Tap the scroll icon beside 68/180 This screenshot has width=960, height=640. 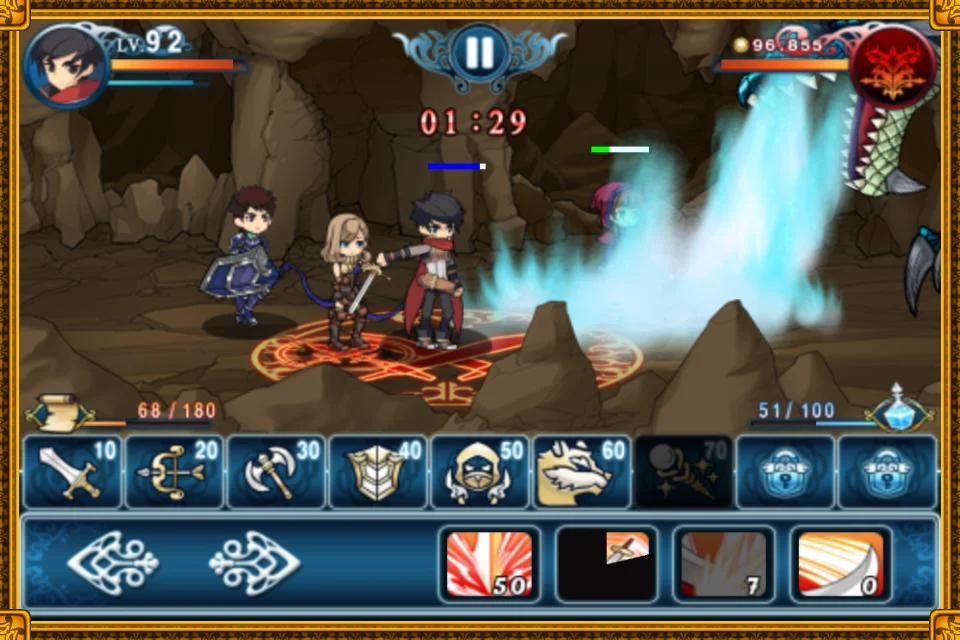58,412
